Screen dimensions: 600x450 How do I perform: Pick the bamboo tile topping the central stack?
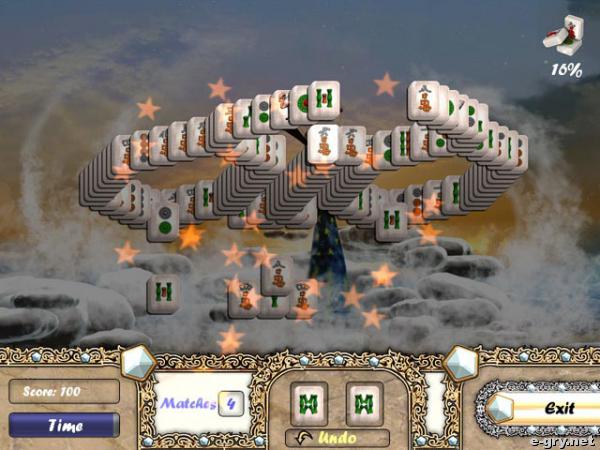point(322,99)
